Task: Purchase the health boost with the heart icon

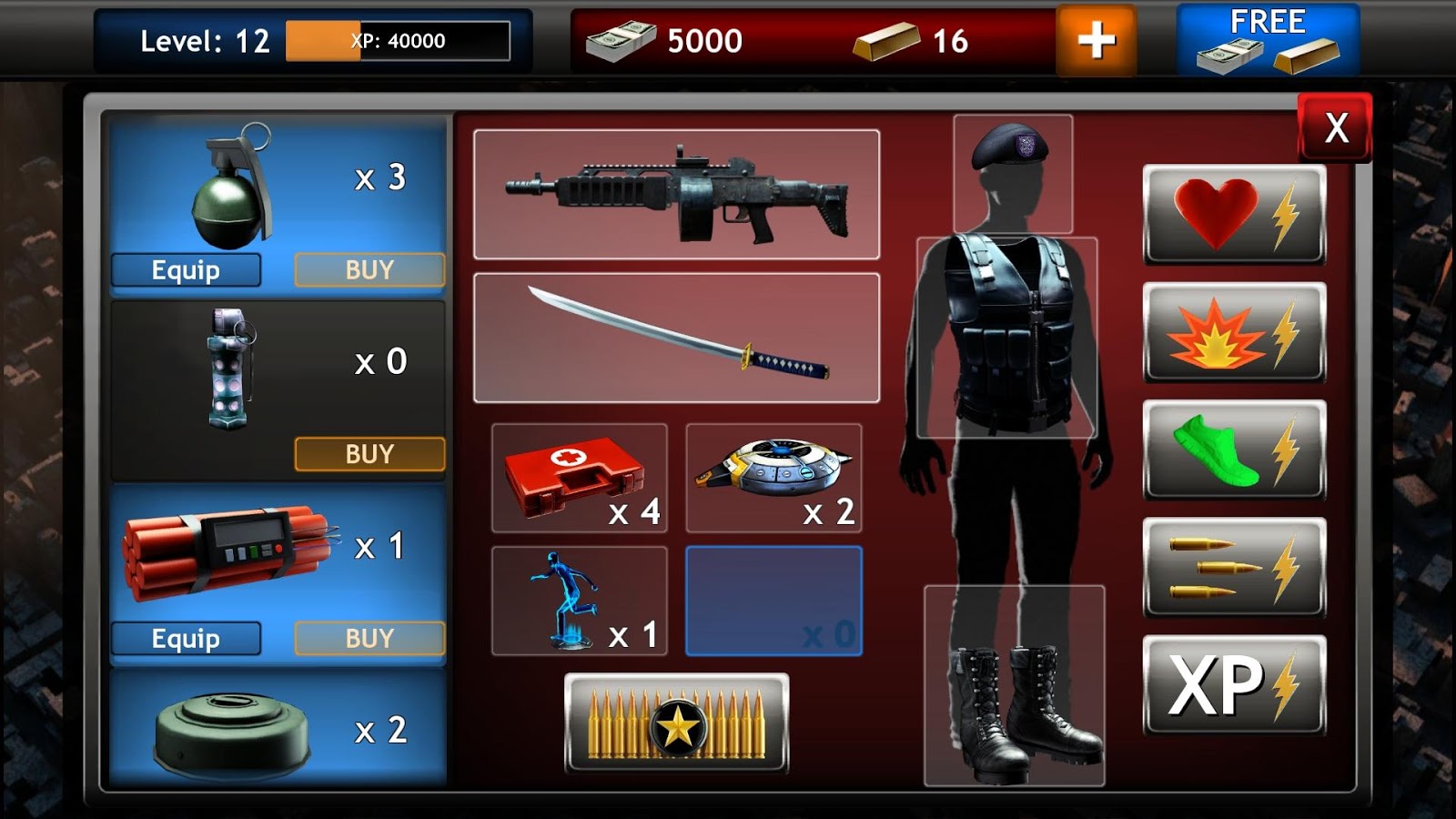Action: pos(1233,214)
